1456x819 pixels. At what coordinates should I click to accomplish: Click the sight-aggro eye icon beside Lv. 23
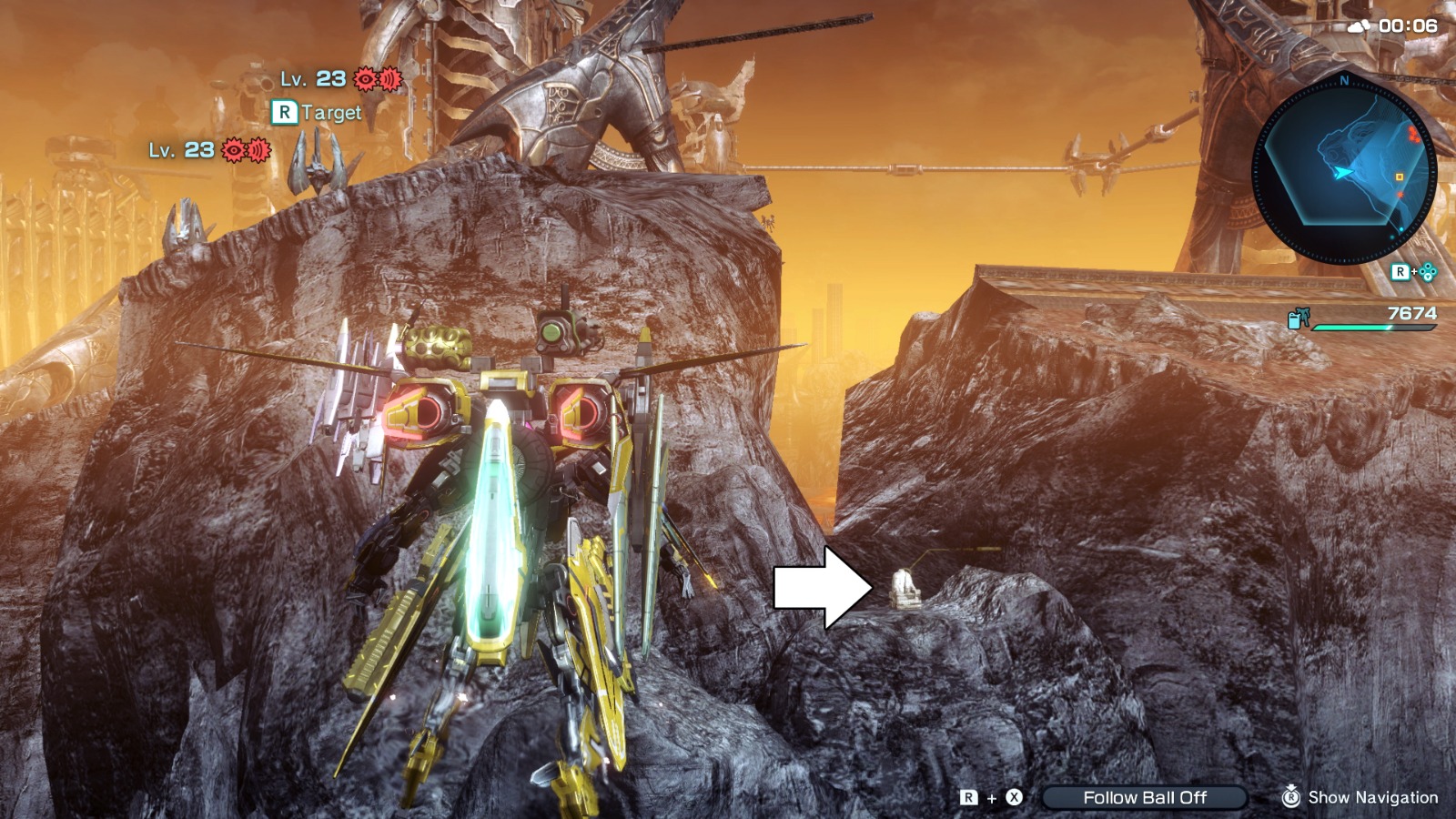[x=365, y=79]
